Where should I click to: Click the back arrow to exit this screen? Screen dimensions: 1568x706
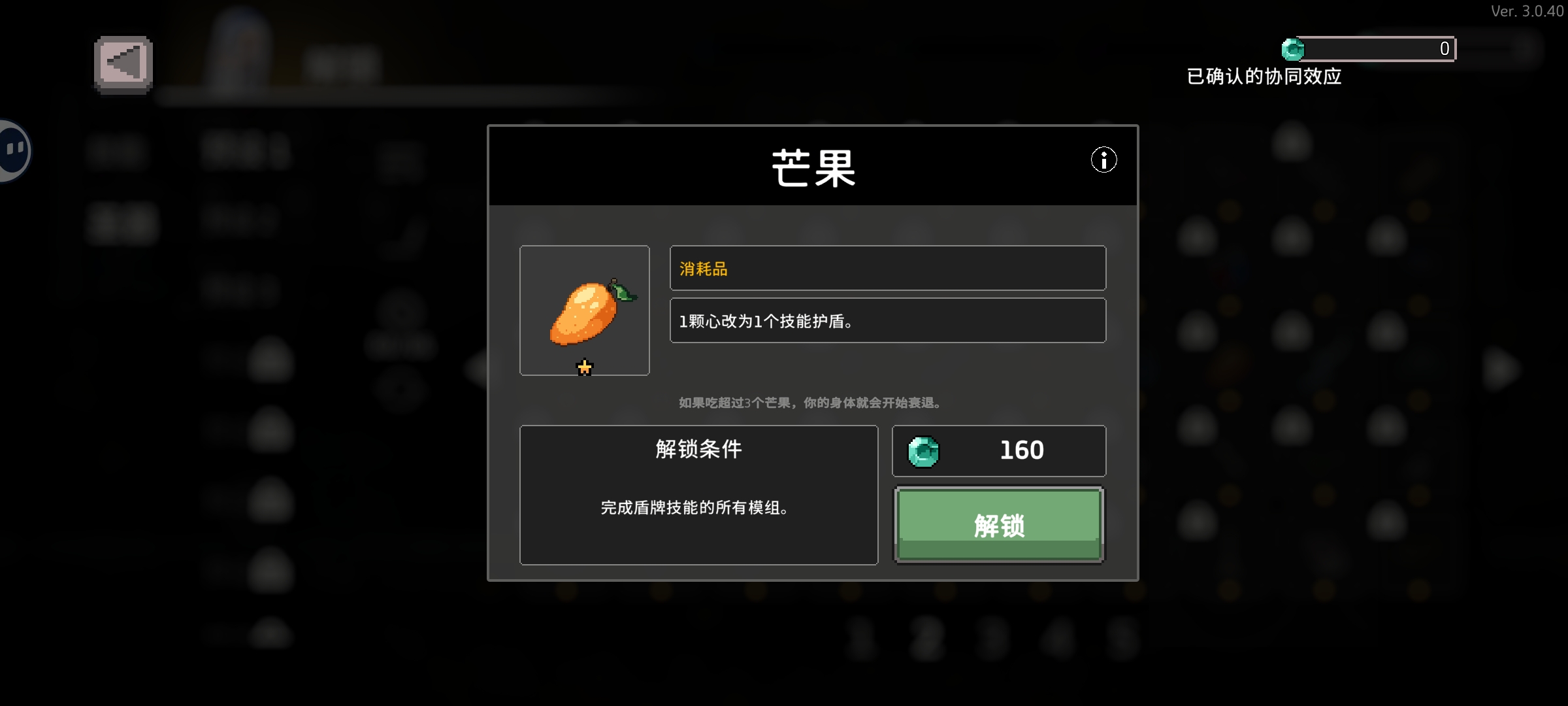(x=123, y=64)
